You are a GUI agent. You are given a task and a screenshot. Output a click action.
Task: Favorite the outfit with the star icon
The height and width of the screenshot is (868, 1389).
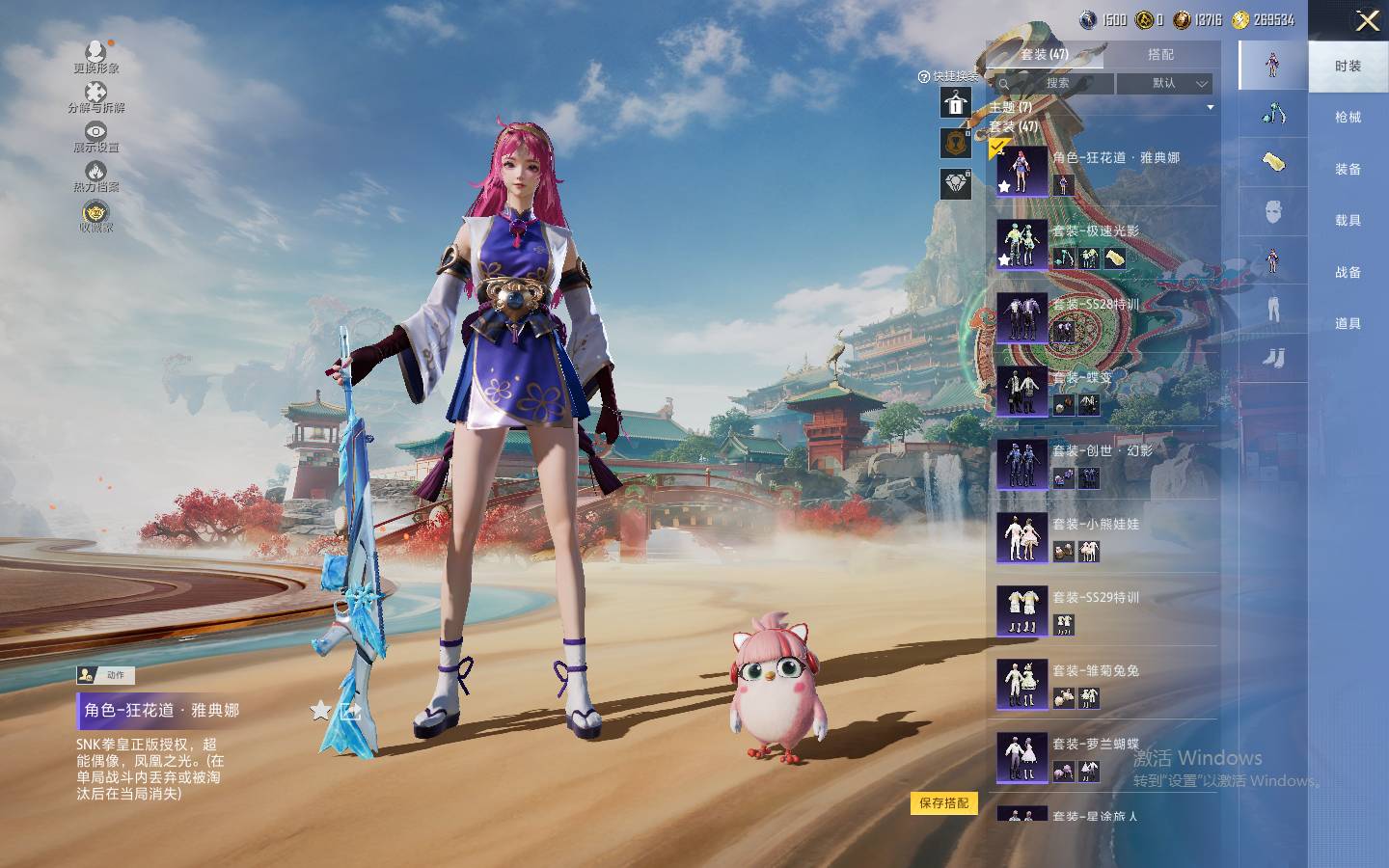[x=320, y=712]
